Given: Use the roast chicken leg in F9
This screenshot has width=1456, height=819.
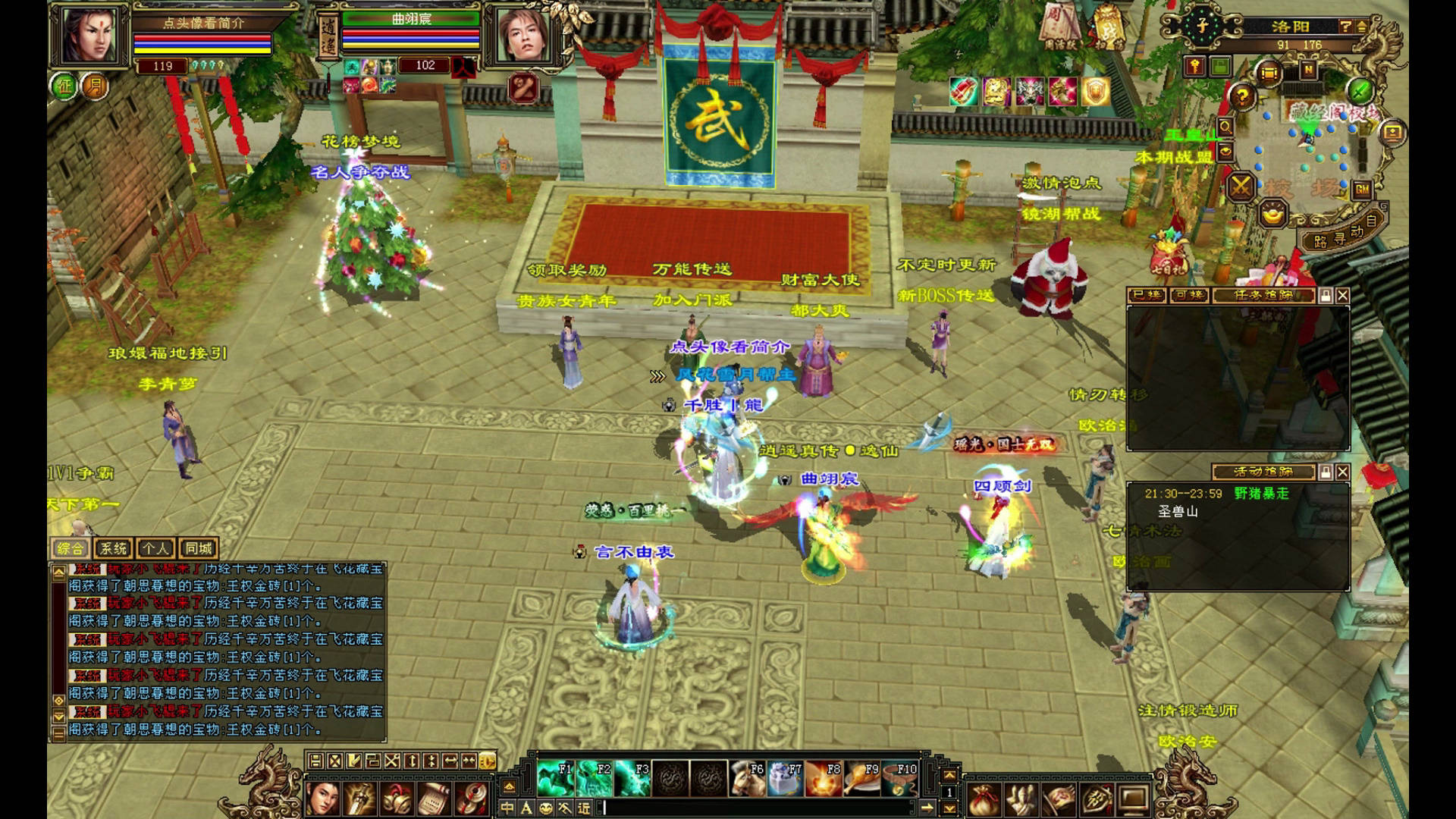Looking at the screenshot, I should click(862, 779).
